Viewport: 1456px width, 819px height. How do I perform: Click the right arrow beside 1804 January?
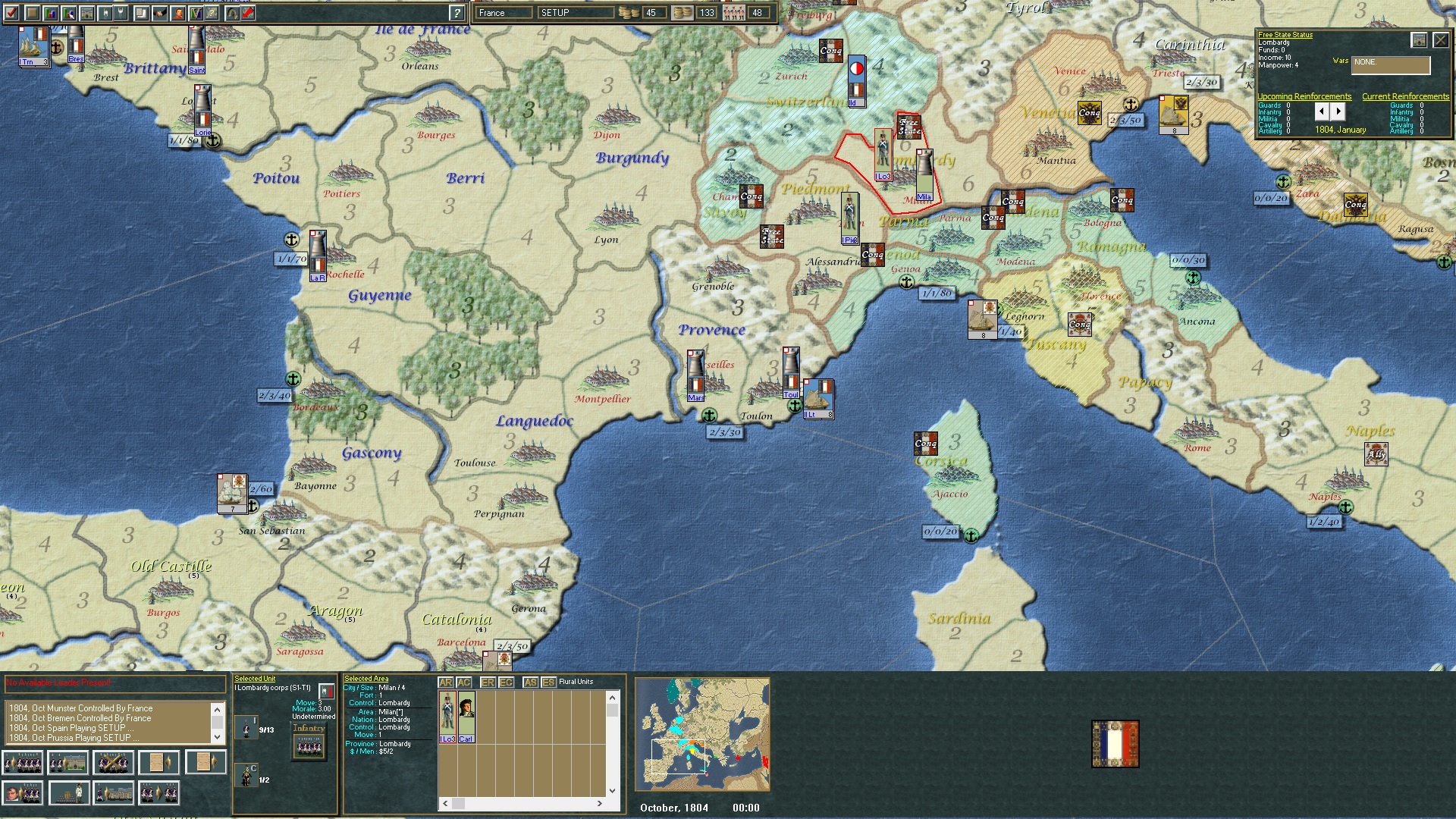[1338, 111]
